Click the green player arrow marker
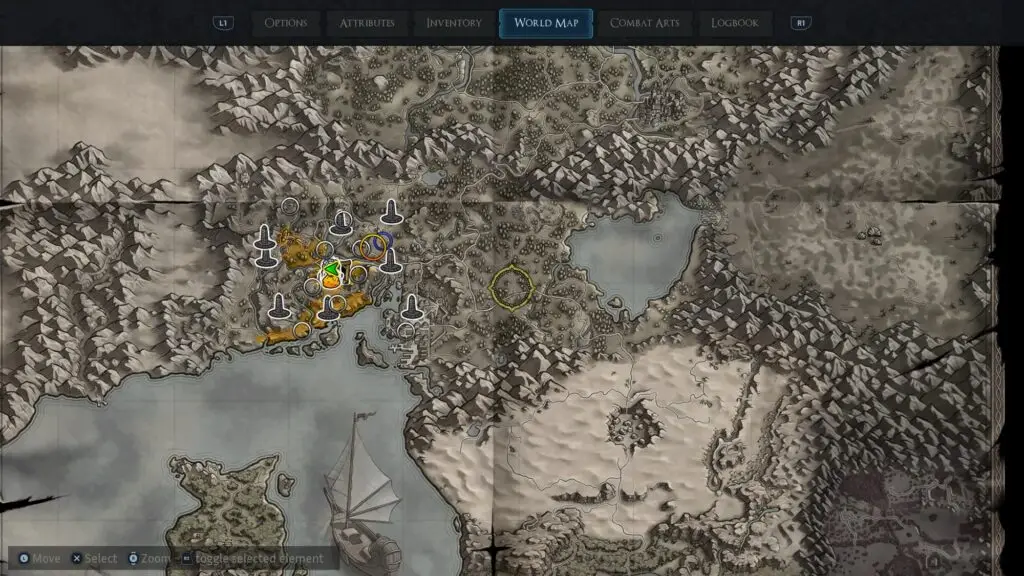This screenshot has width=1024, height=576. [x=329, y=267]
